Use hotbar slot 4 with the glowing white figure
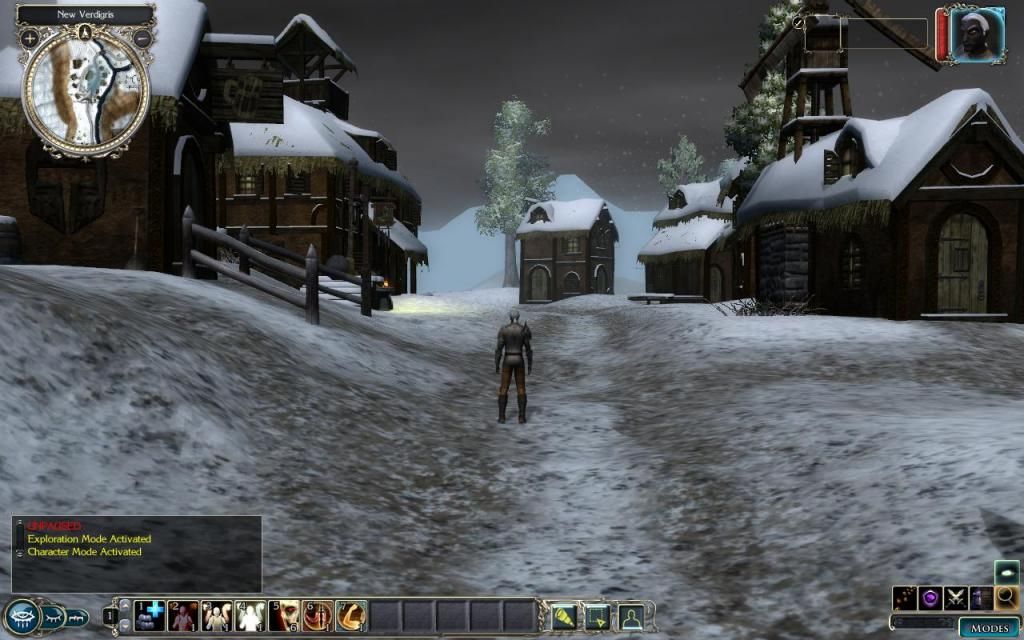The image size is (1024, 640). 250,615
